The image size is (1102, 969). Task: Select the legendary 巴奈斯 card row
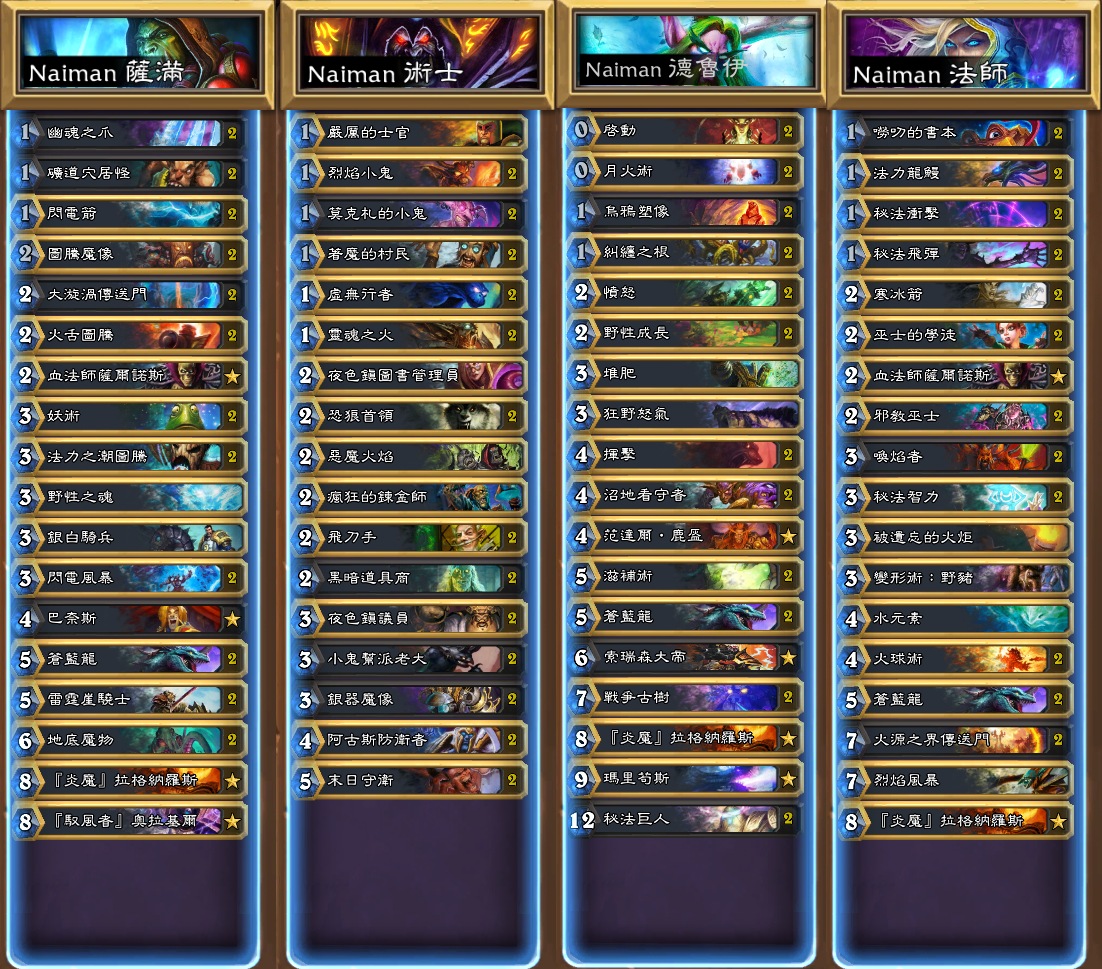[130, 618]
